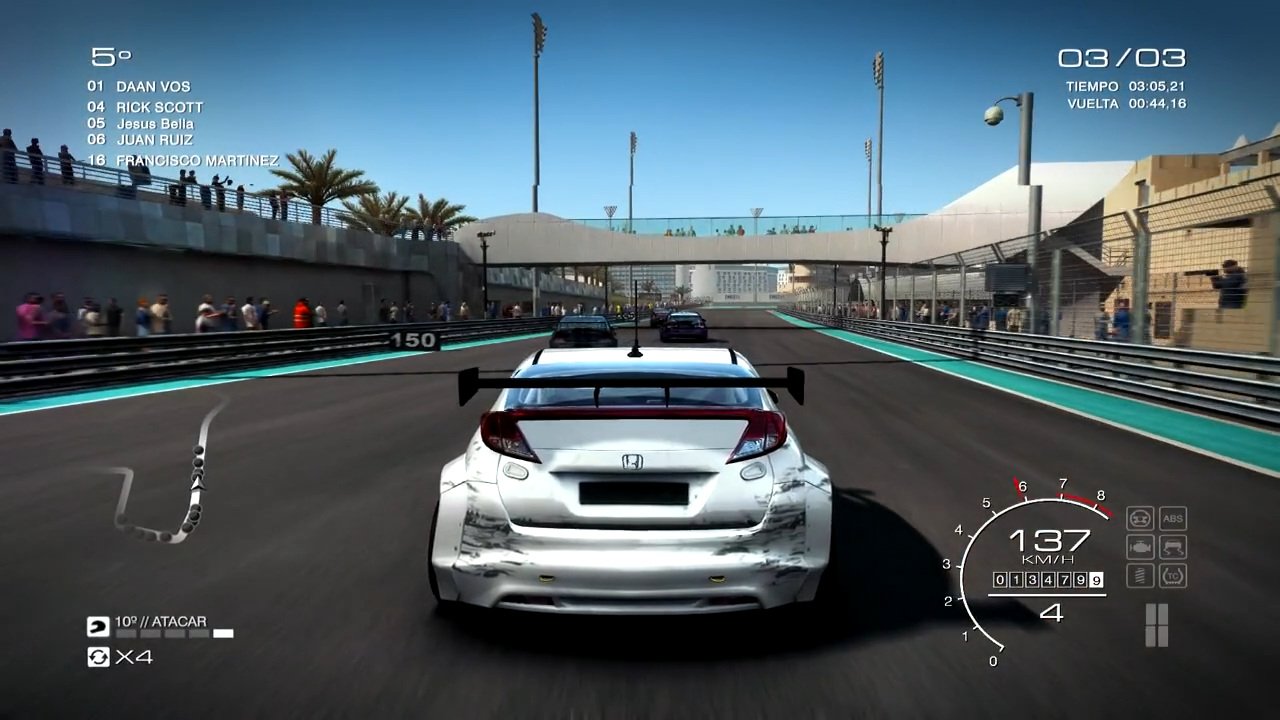Click the TC traction control icon
Viewport: 1280px width, 720px height.
(x=1173, y=576)
